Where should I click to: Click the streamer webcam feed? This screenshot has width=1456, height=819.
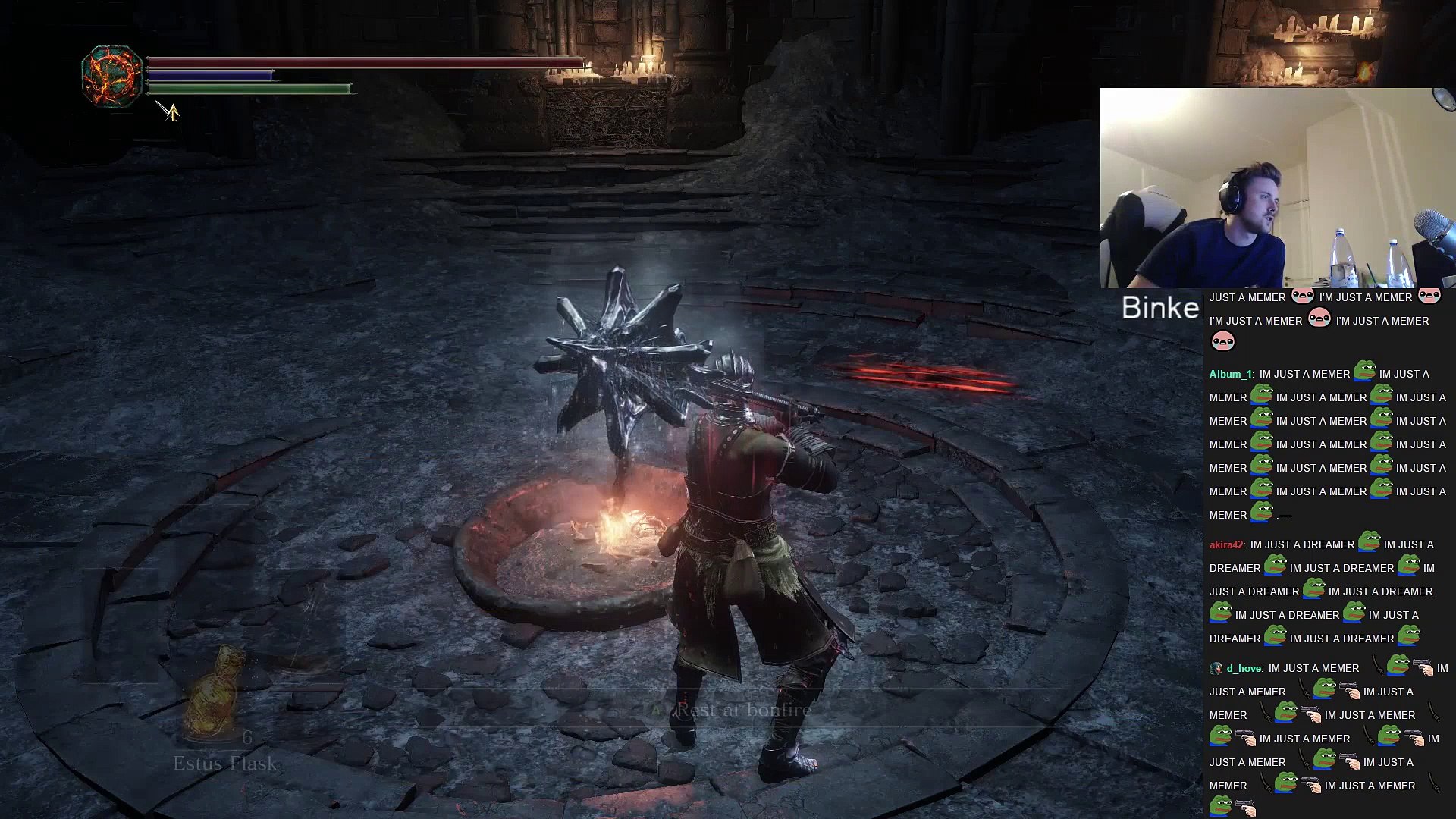point(1277,188)
